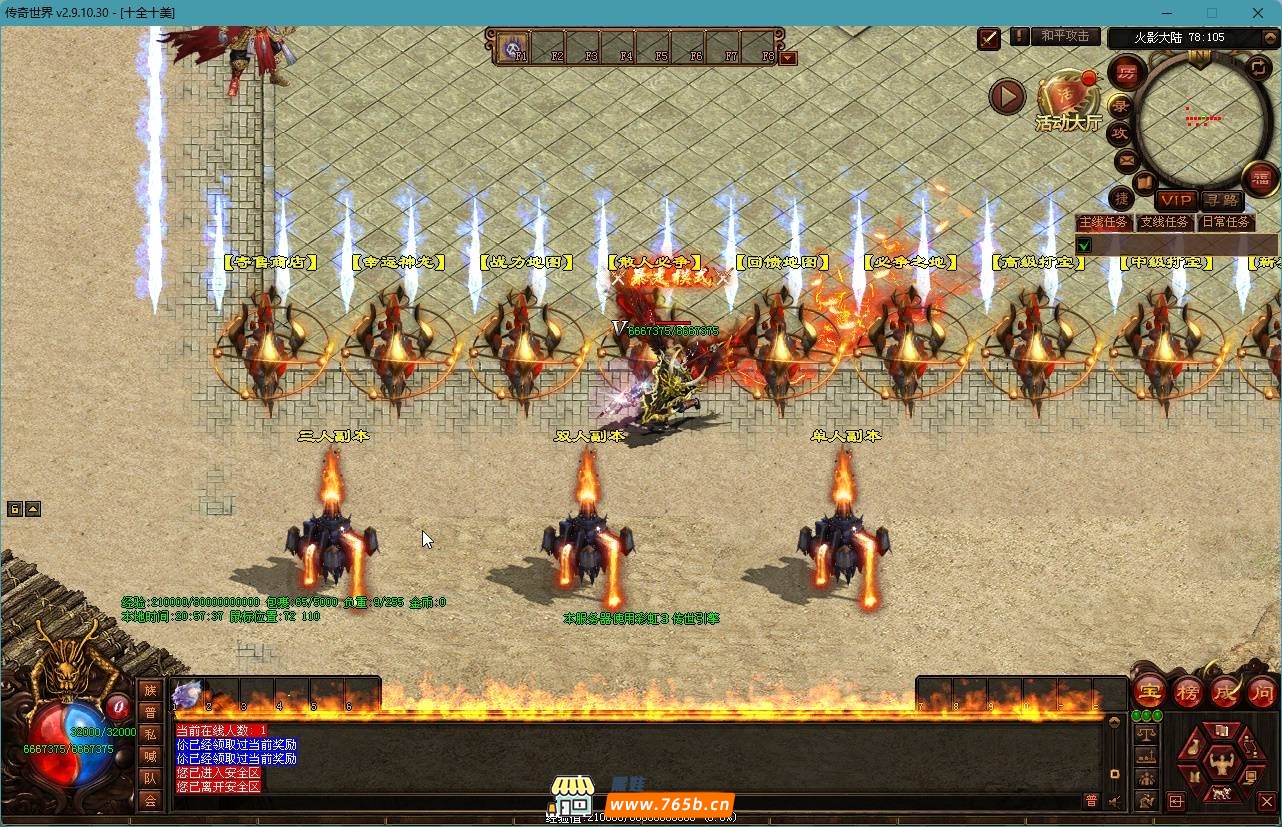Activate the 寻路 pathfinding button
This screenshot has width=1282, height=827.
[x=1220, y=201]
